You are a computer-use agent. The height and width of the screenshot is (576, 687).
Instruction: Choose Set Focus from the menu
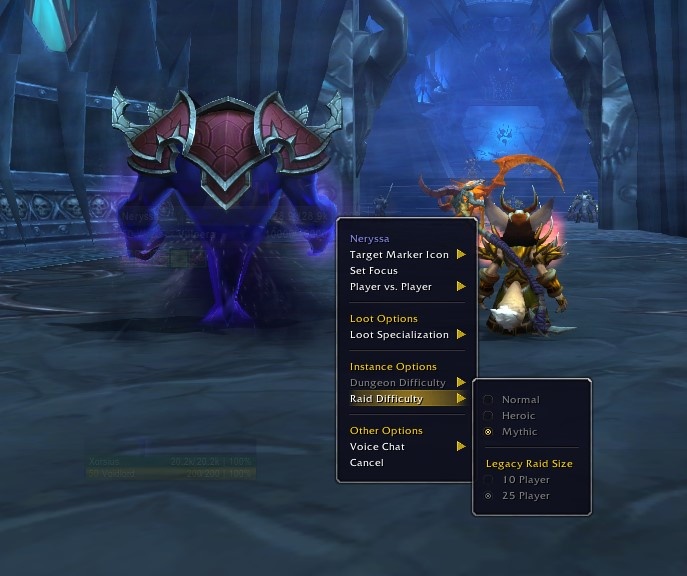[x=374, y=271]
